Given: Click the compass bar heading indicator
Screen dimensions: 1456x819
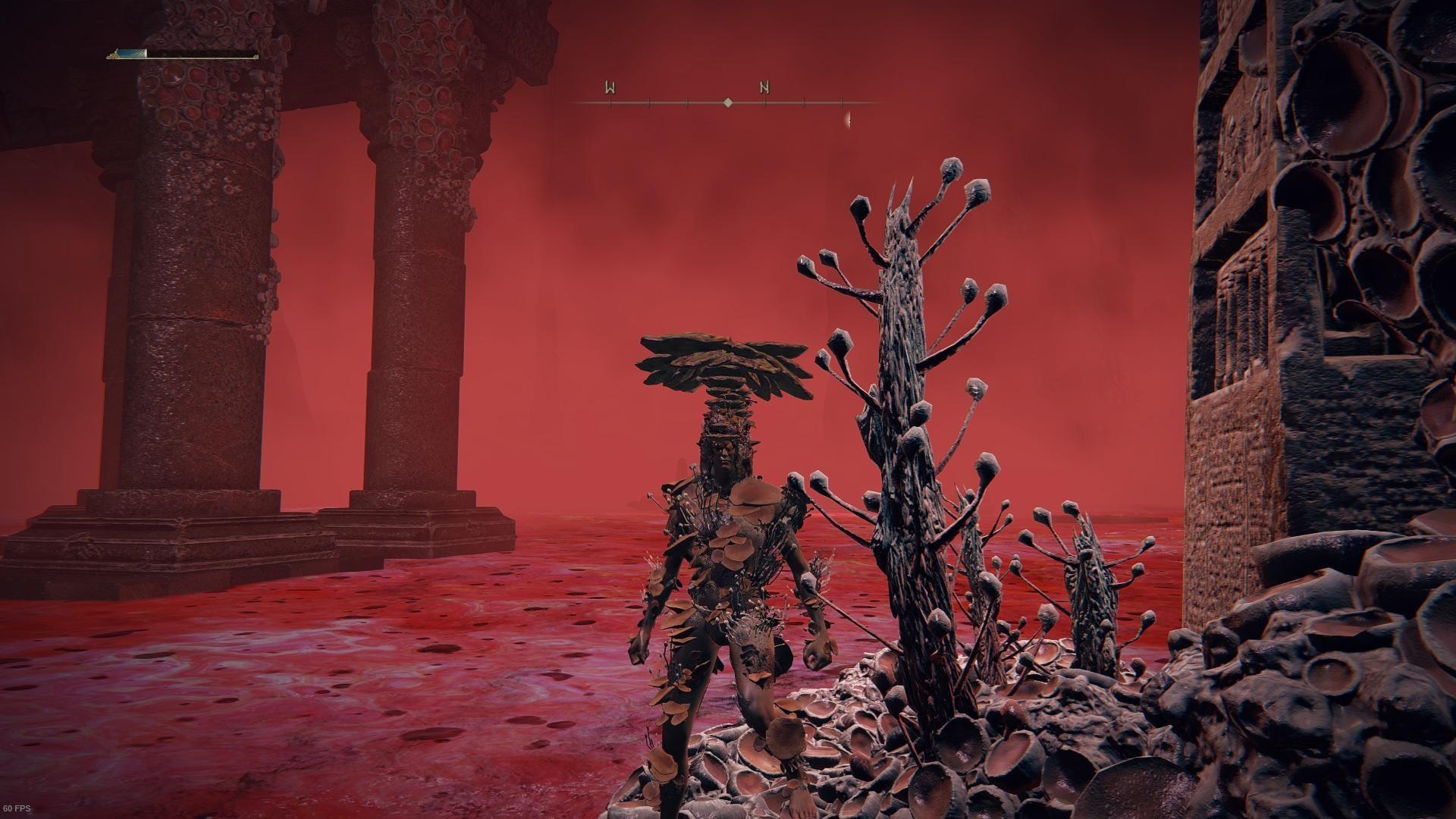Looking at the screenshot, I should [727, 102].
